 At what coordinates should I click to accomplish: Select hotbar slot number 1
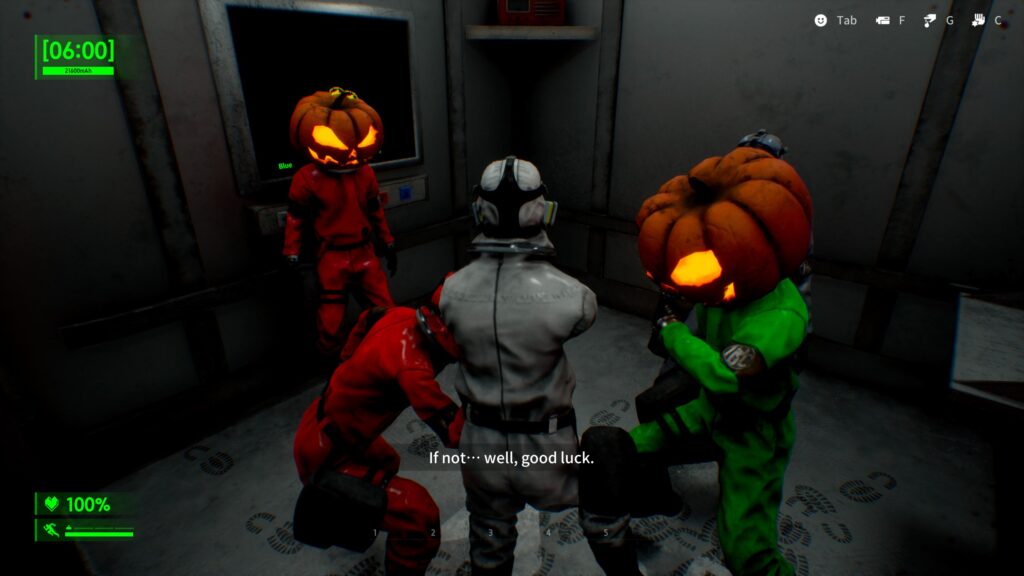[x=376, y=533]
